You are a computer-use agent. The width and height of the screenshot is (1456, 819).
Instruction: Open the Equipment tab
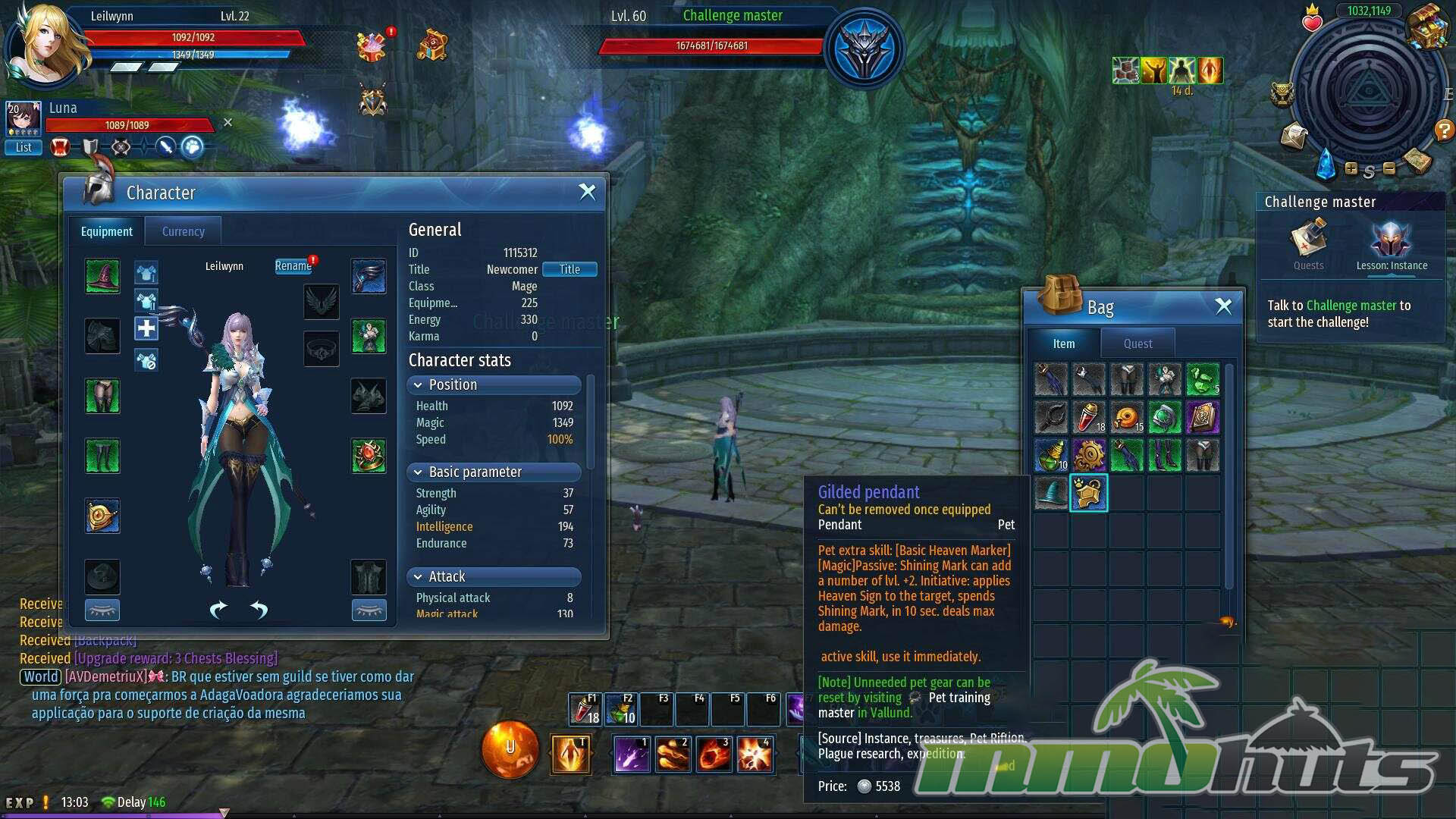click(106, 231)
